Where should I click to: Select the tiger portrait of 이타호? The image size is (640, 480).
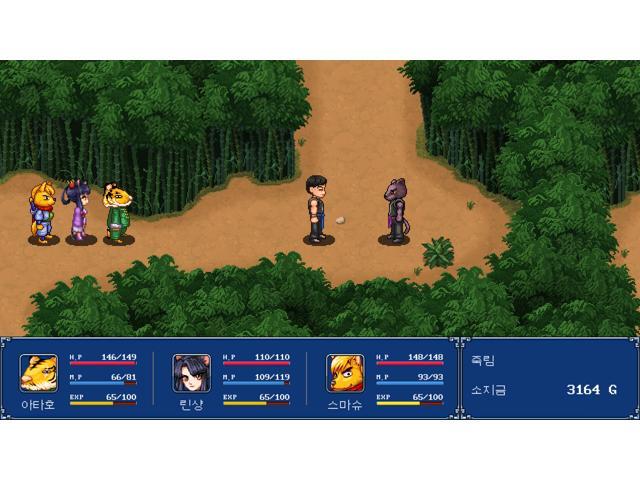coord(38,372)
